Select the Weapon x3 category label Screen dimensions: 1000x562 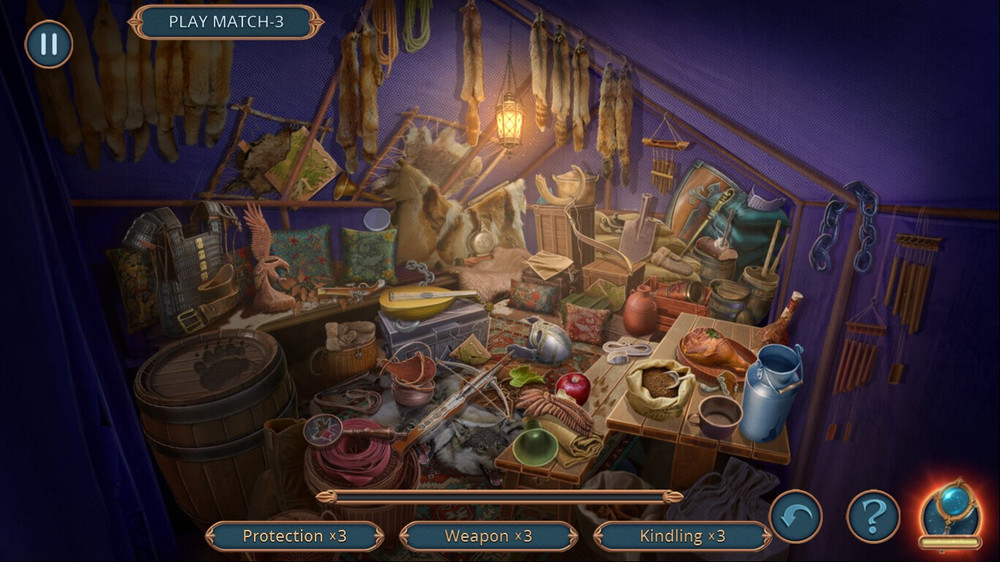click(488, 536)
